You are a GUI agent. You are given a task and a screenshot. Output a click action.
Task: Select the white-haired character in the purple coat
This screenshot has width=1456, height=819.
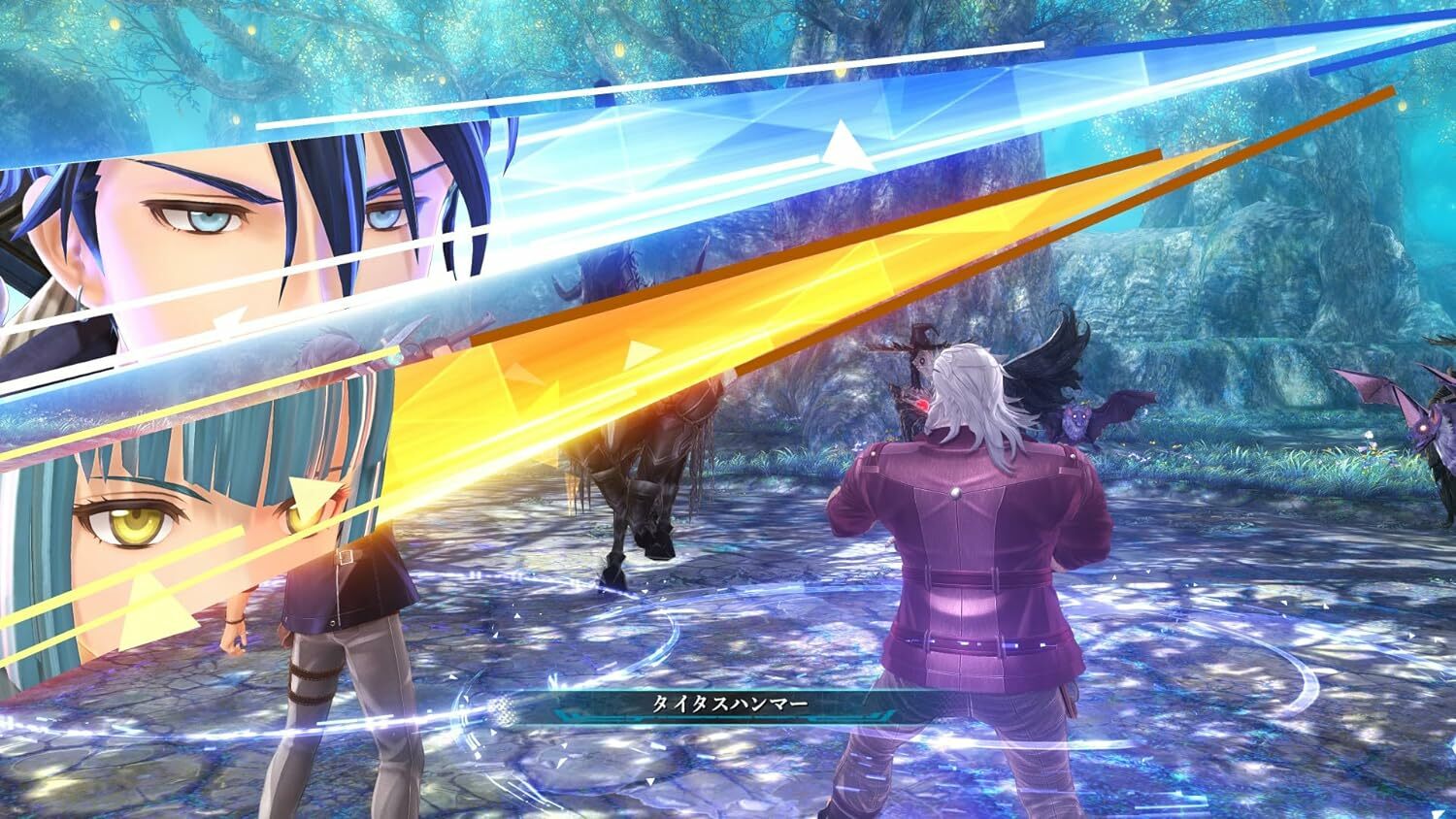click(961, 543)
